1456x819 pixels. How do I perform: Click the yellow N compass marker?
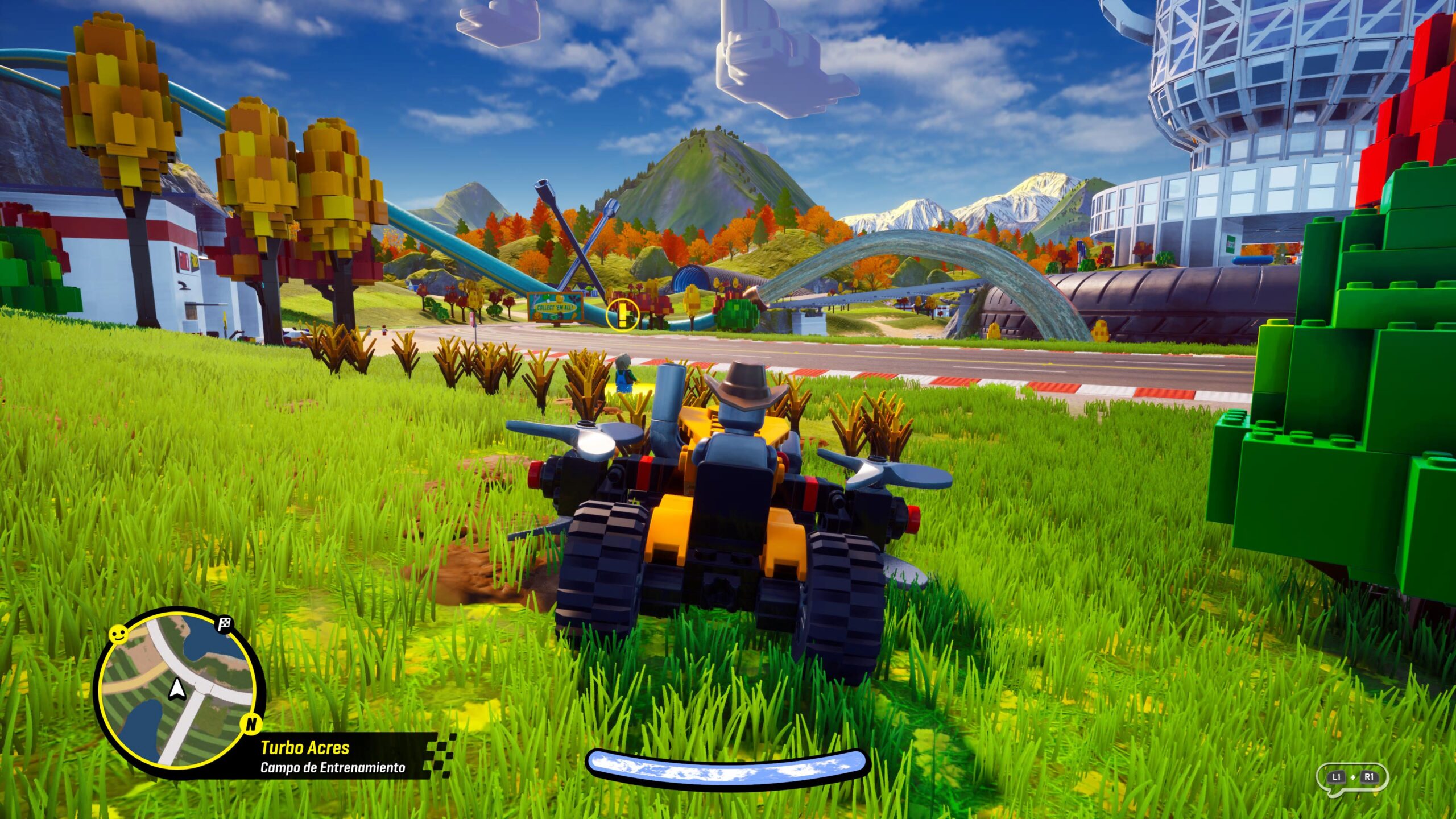251,724
